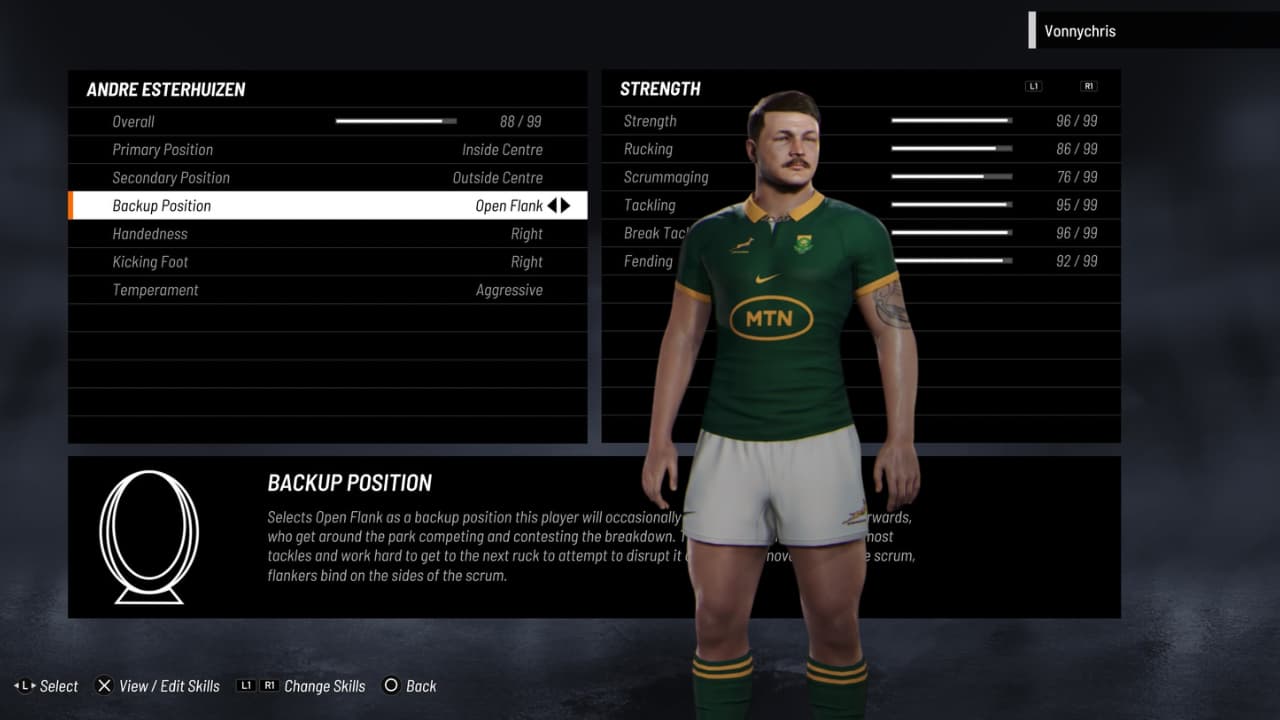Select the Temperament row
The width and height of the screenshot is (1280, 720).
tap(327, 290)
